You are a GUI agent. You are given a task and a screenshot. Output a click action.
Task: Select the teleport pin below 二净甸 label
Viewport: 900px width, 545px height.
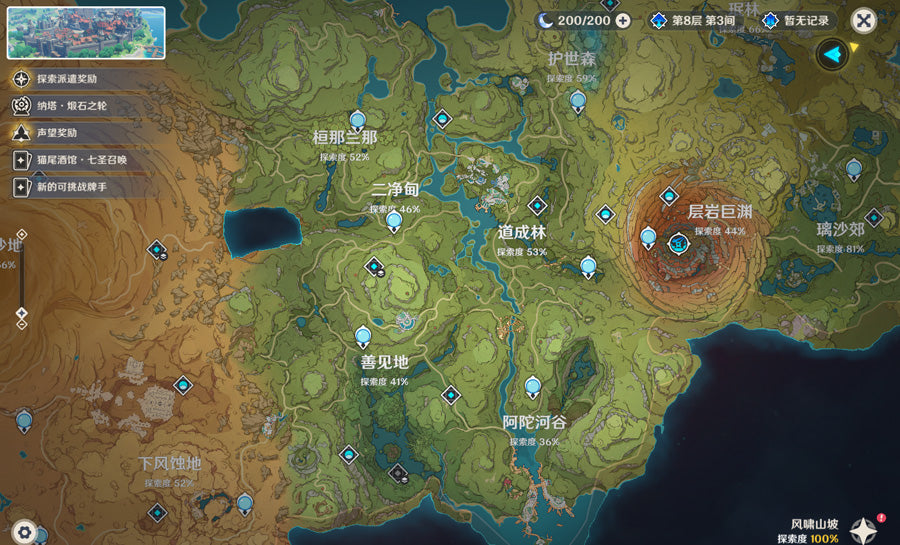coord(394,221)
